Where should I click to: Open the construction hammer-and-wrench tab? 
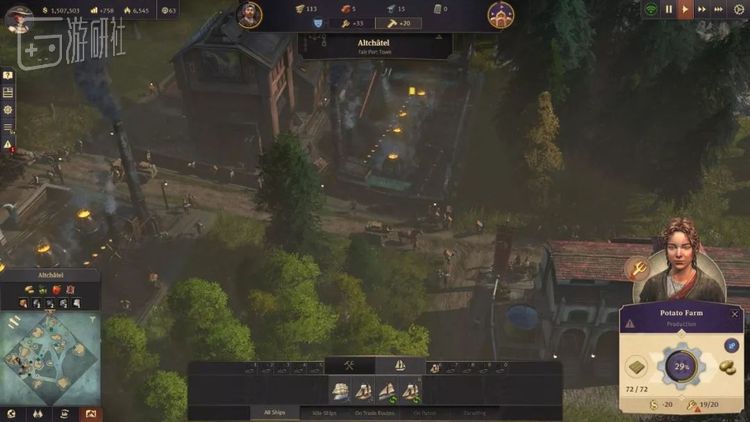point(350,366)
